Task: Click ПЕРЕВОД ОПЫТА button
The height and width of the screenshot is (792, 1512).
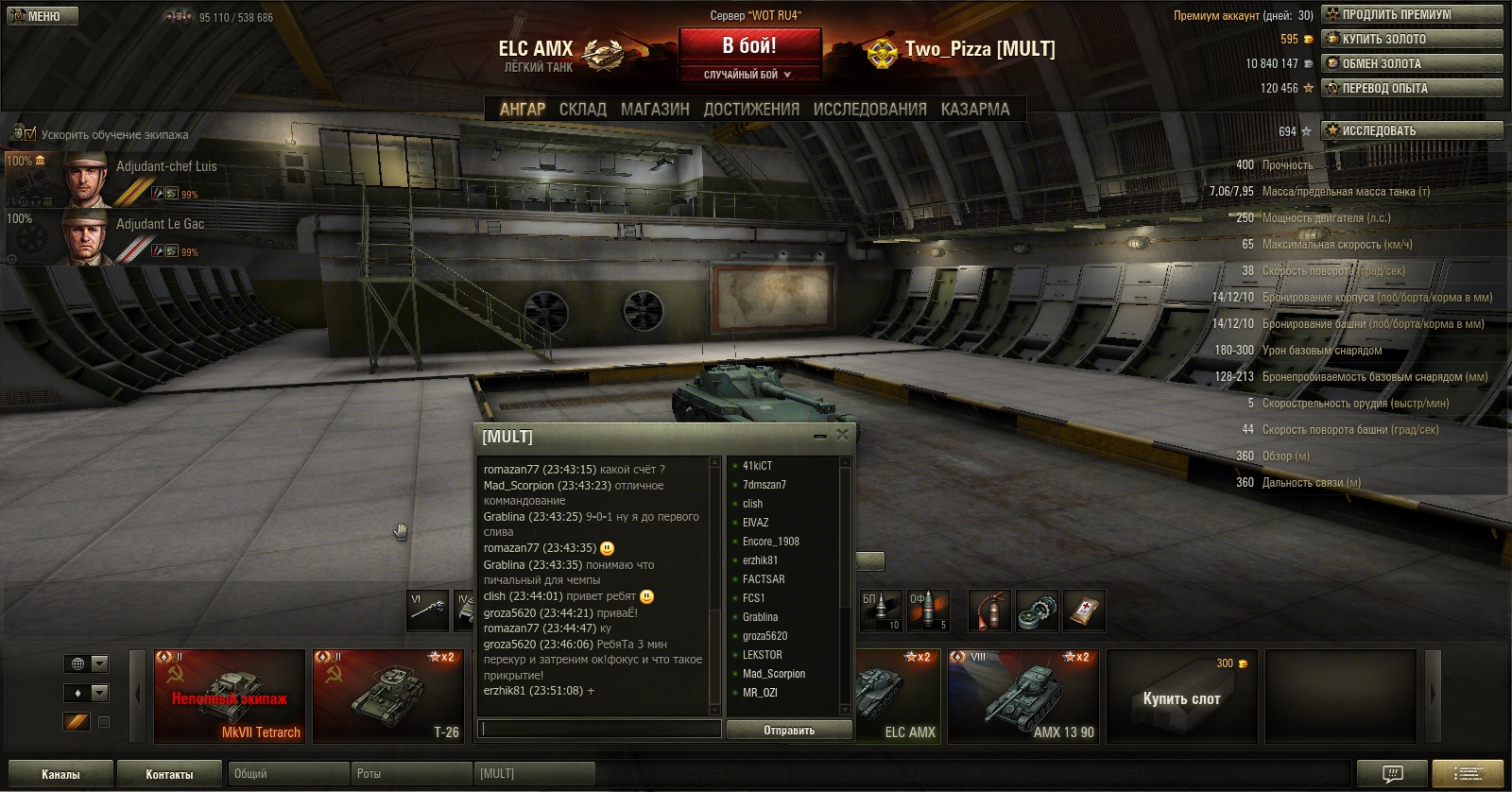Action: click(1412, 88)
